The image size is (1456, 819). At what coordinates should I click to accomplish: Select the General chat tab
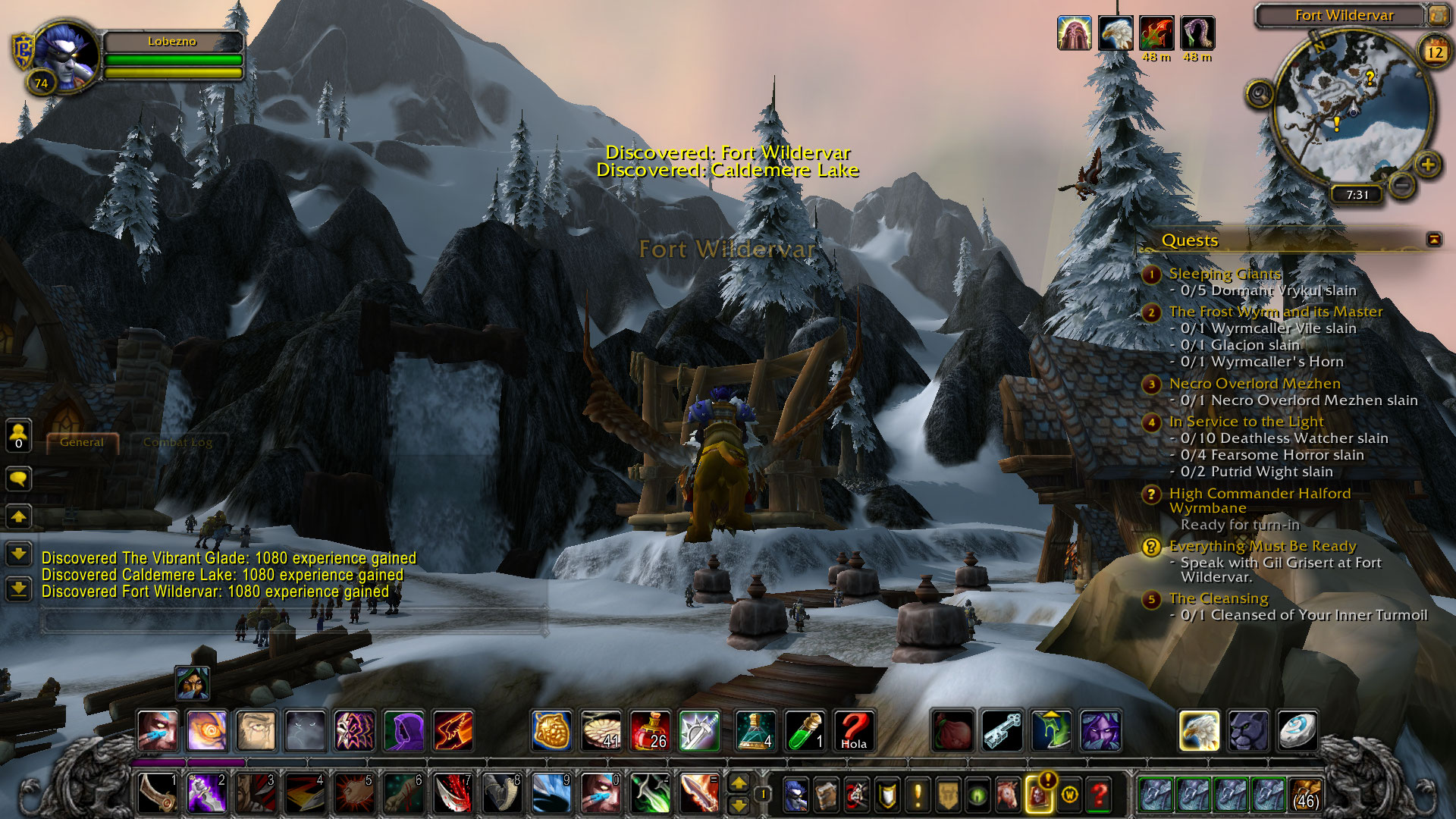click(x=82, y=442)
